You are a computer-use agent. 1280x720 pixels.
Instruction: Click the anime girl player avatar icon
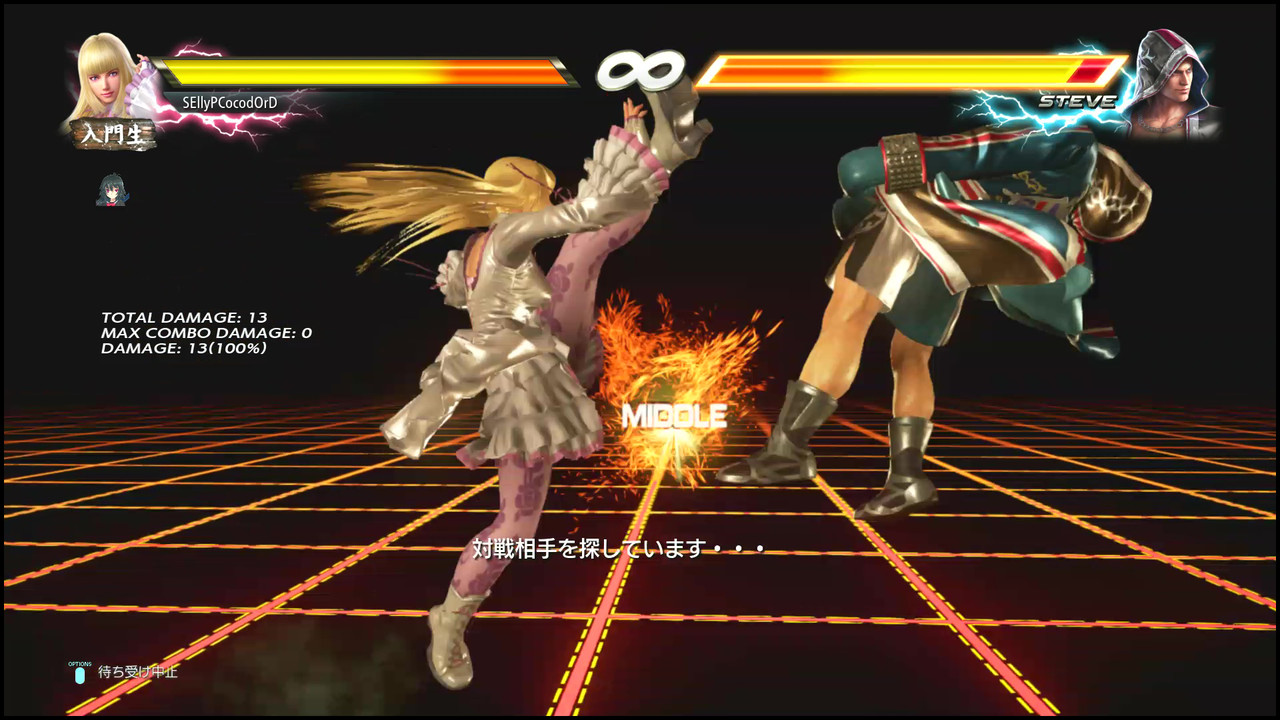point(113,188)
